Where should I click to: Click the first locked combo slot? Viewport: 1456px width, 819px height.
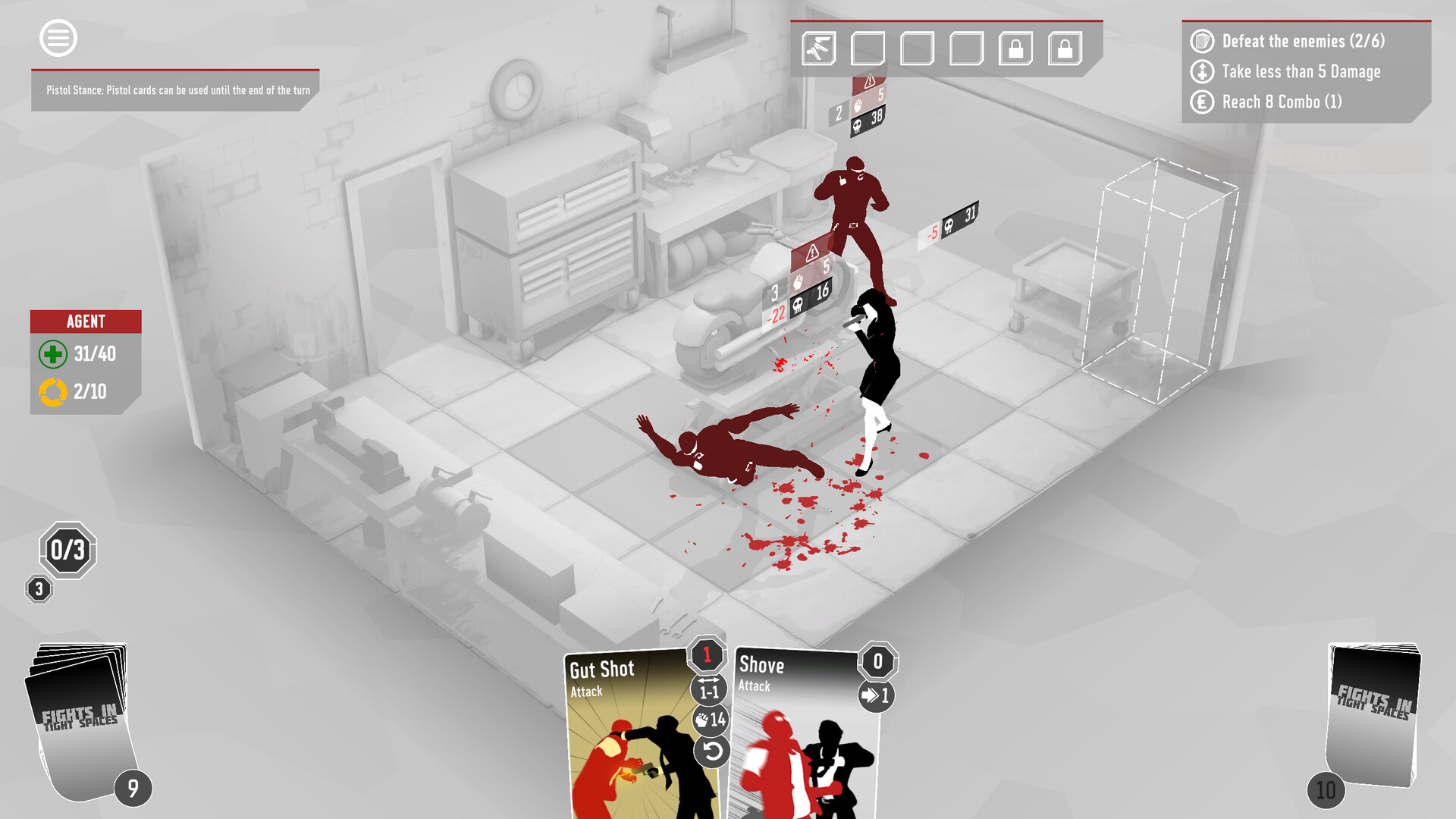point(1015,48)
